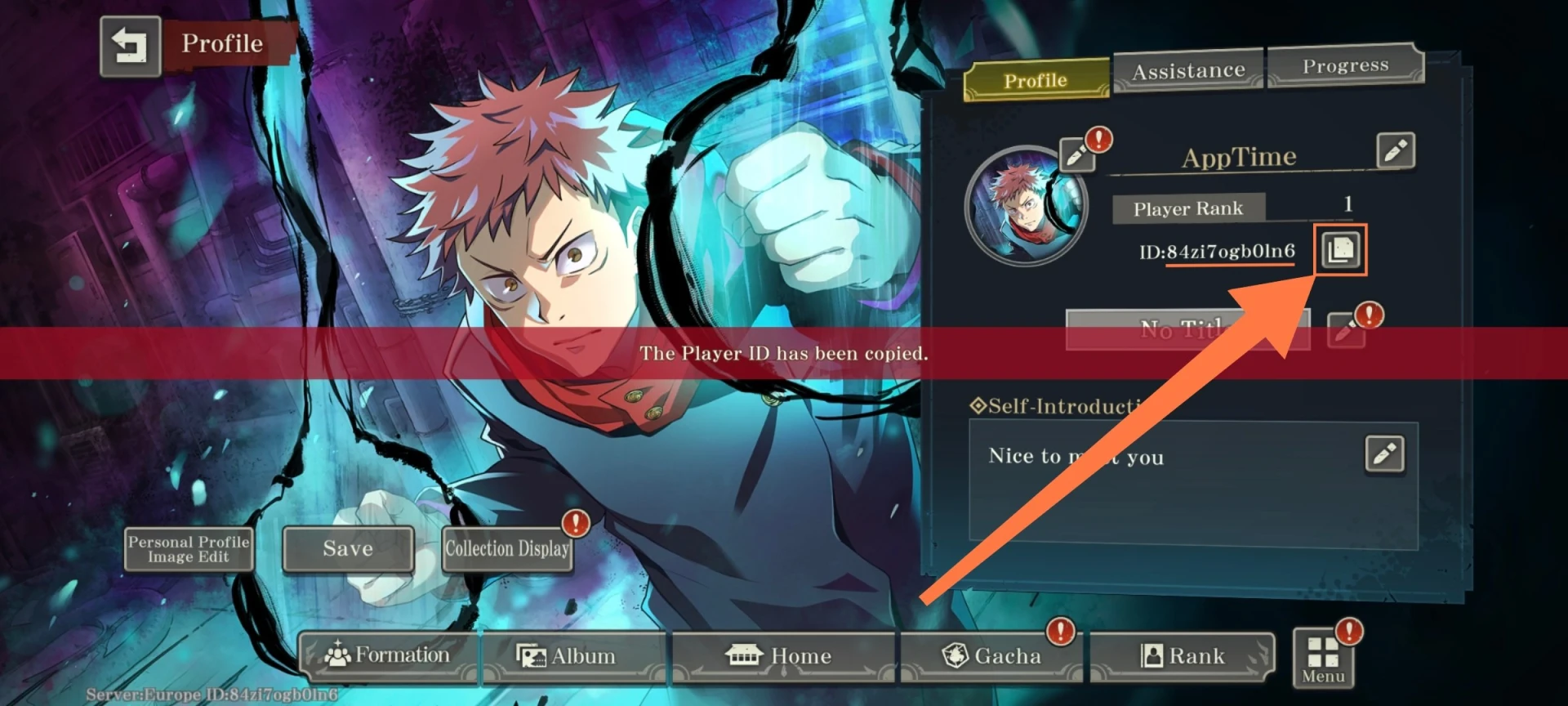Change the profile avatar icon
Image resolution: width=1568 pixels, height=706 pixels.
pyautogui.click(x=1077, y=154)
